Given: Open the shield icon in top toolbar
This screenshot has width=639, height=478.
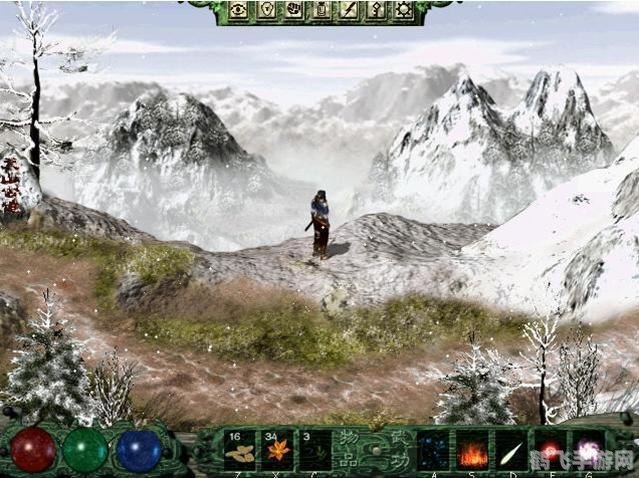Looking at the screenshot, I should click(x=267, y=10).
